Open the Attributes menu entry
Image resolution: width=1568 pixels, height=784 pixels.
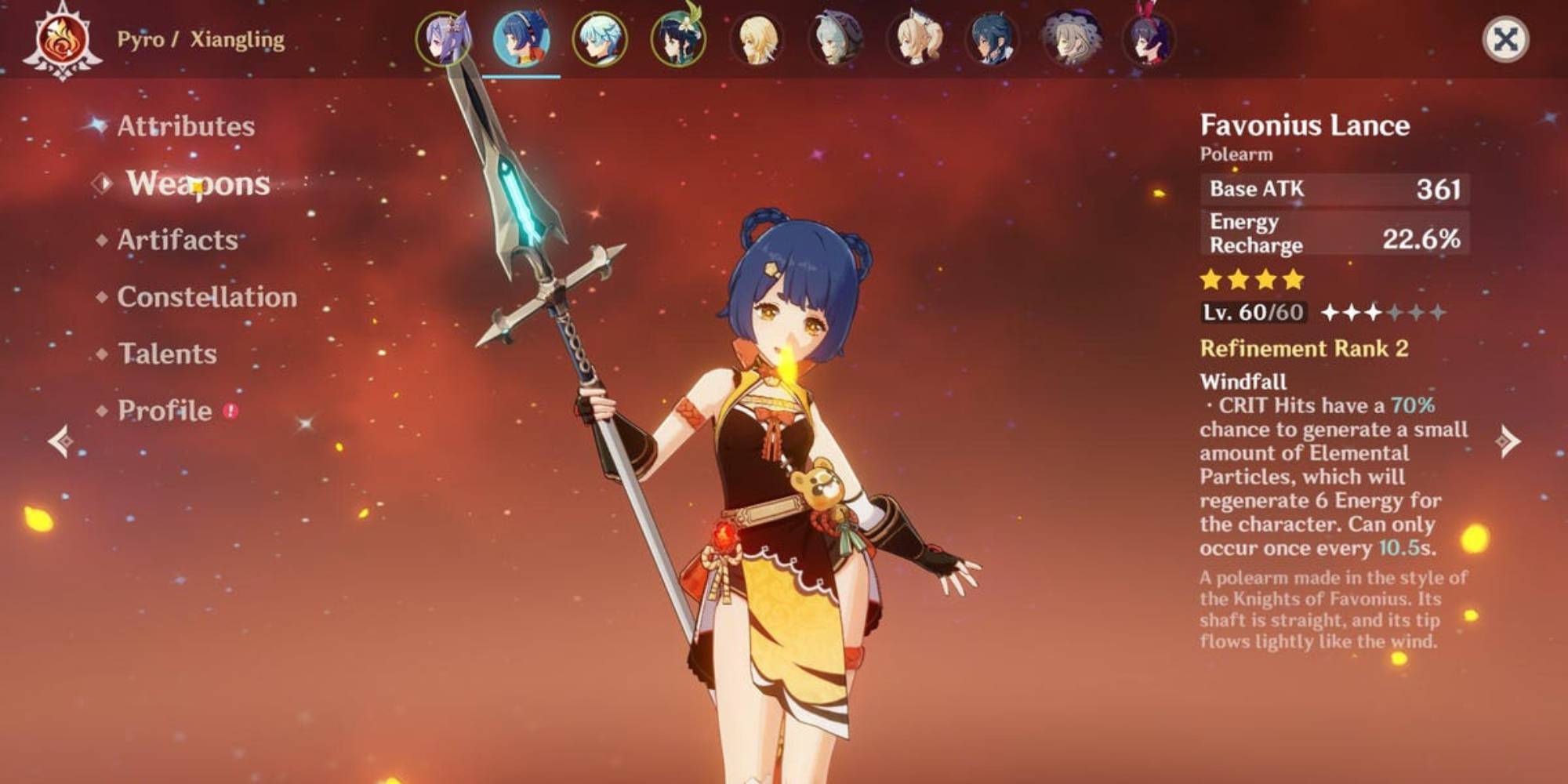186,126
